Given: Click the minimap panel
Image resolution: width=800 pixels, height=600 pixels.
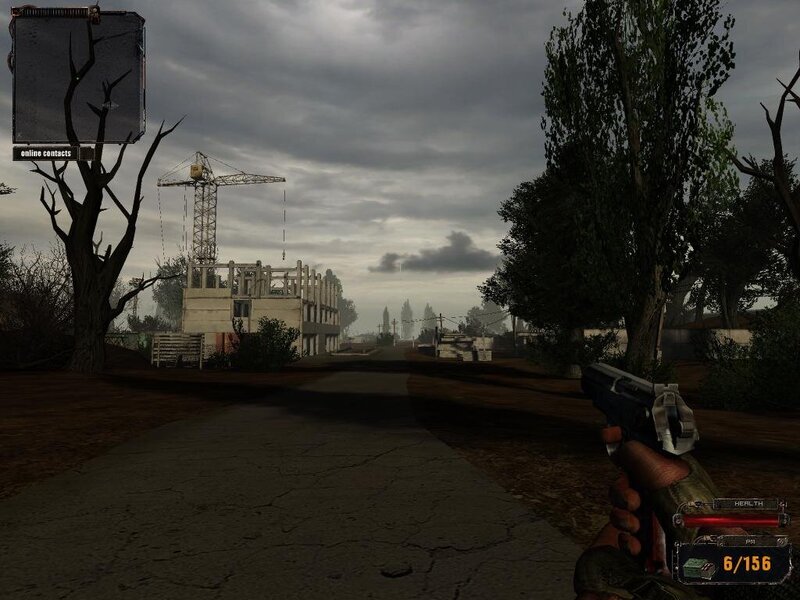Looking at the screenshot, I should click(x=78, y=76).
